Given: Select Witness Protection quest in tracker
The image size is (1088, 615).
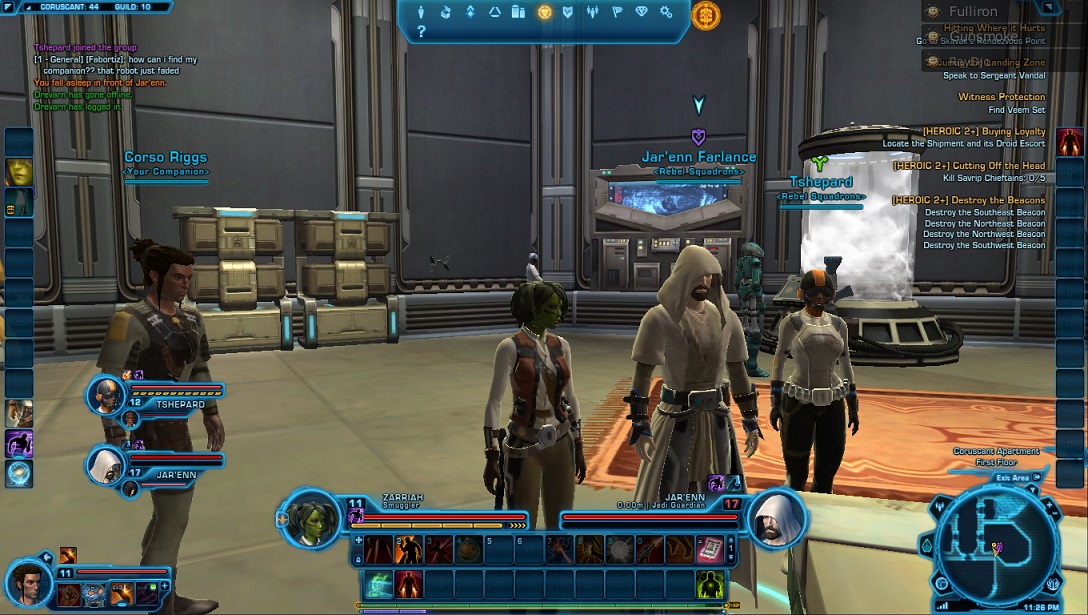Looking at the screenshot, I should pos(1001,97).
